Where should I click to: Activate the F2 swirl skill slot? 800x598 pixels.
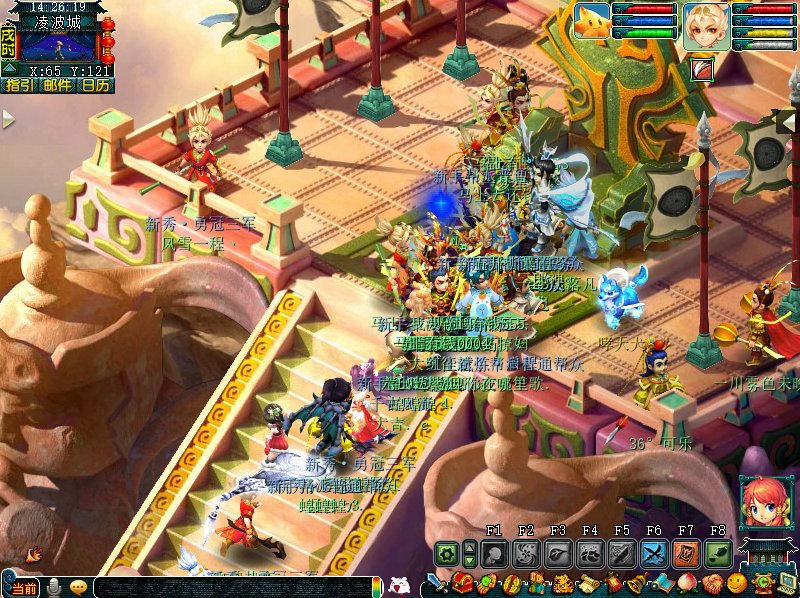[526, 553]
